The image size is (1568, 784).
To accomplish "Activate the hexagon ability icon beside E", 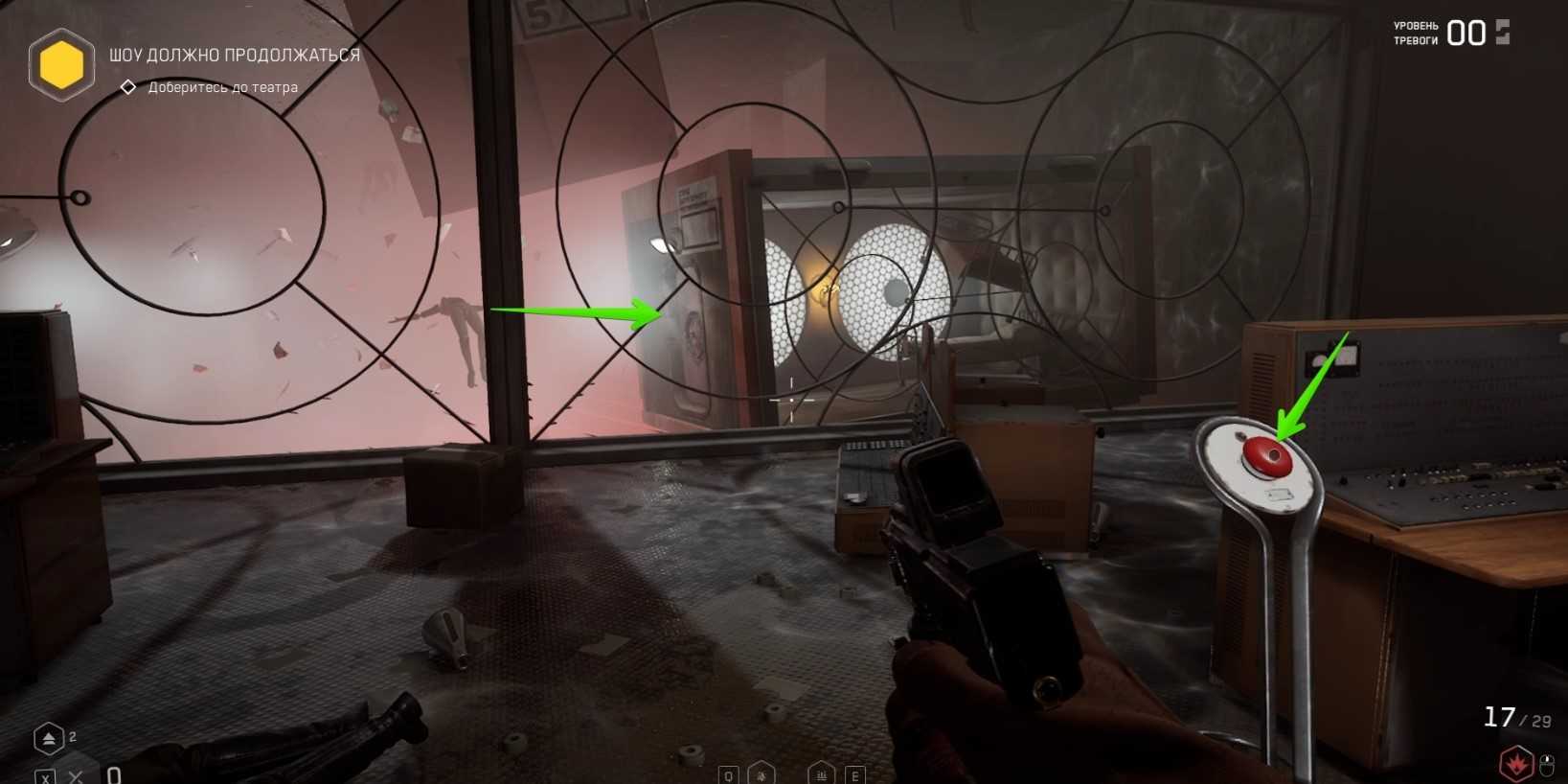I will click(821, 773).
